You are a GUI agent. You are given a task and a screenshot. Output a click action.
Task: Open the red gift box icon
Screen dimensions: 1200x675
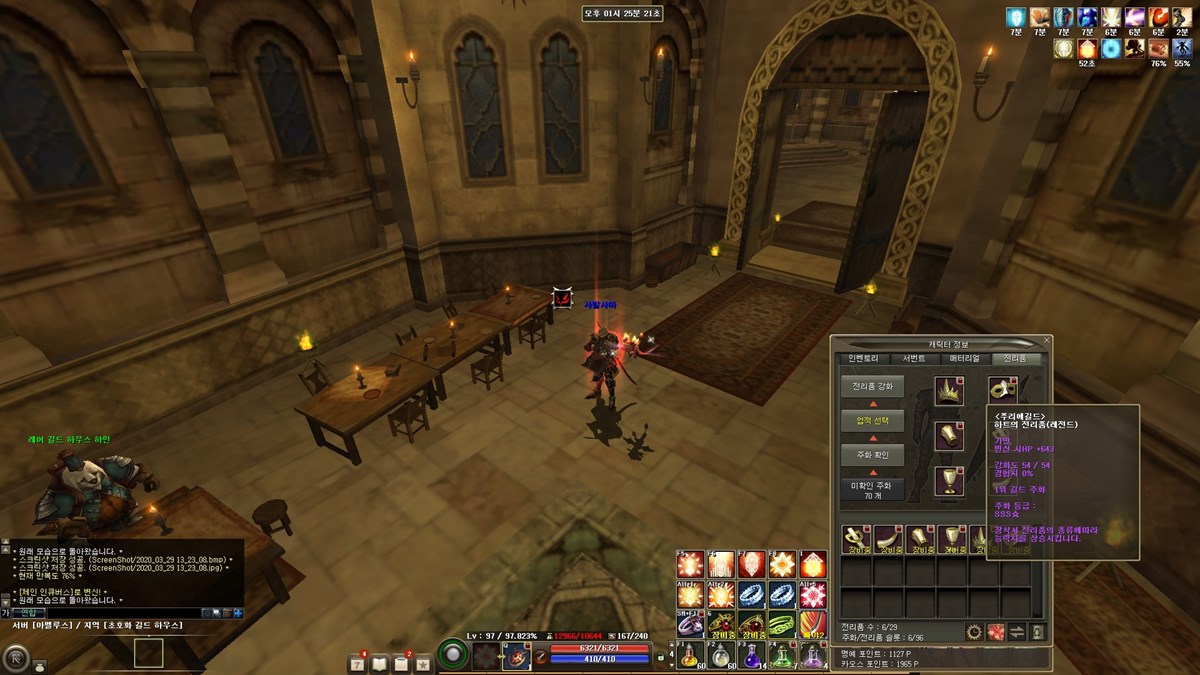click(x=995, y=631)
